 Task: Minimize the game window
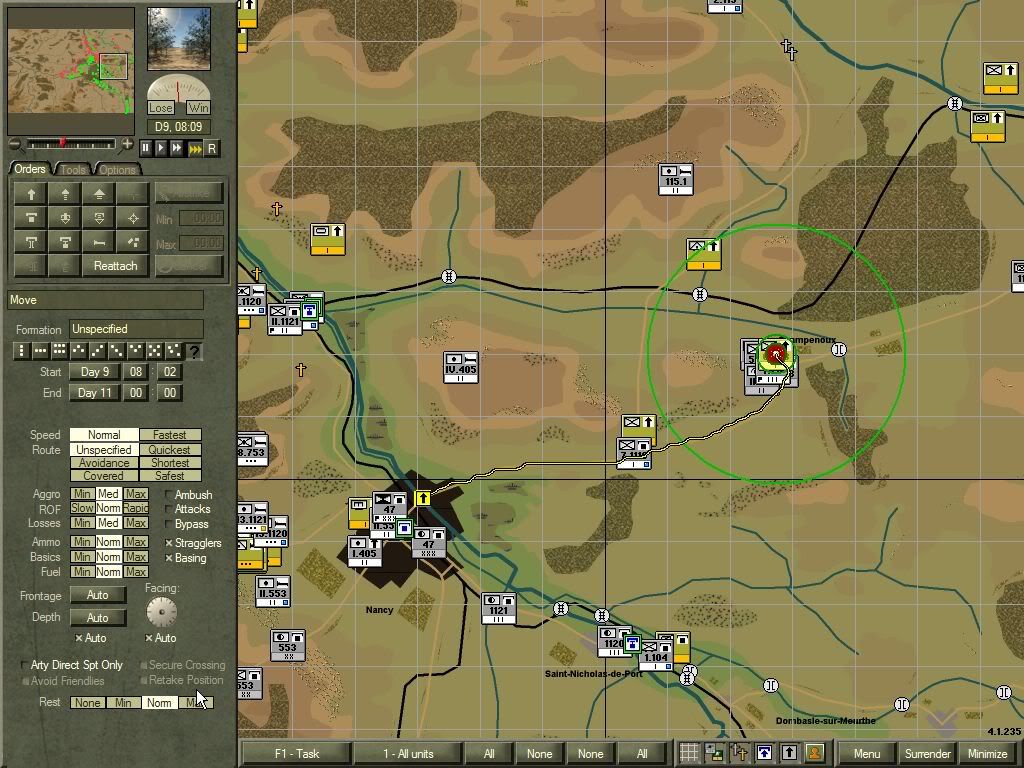pos(987,754)
